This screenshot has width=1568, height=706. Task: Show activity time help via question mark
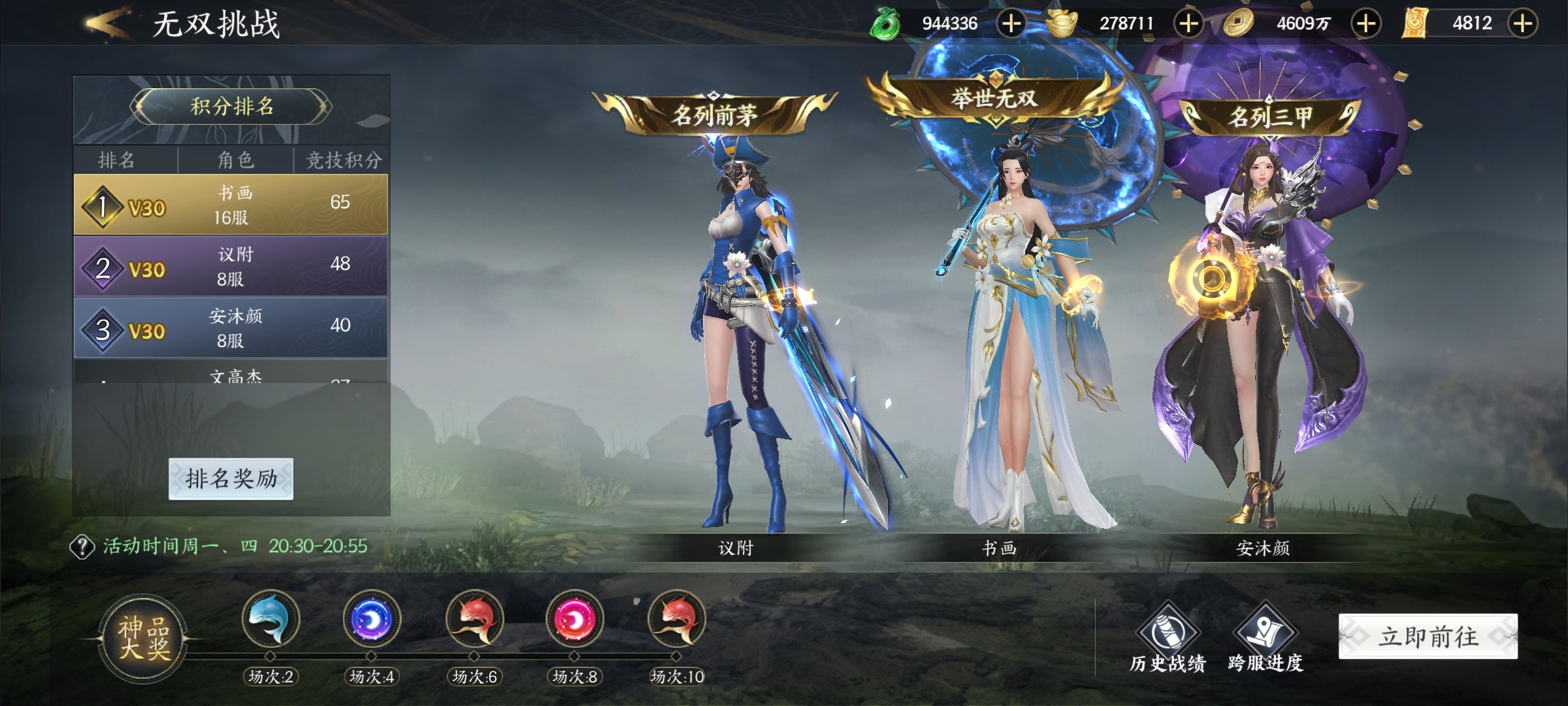82,546
